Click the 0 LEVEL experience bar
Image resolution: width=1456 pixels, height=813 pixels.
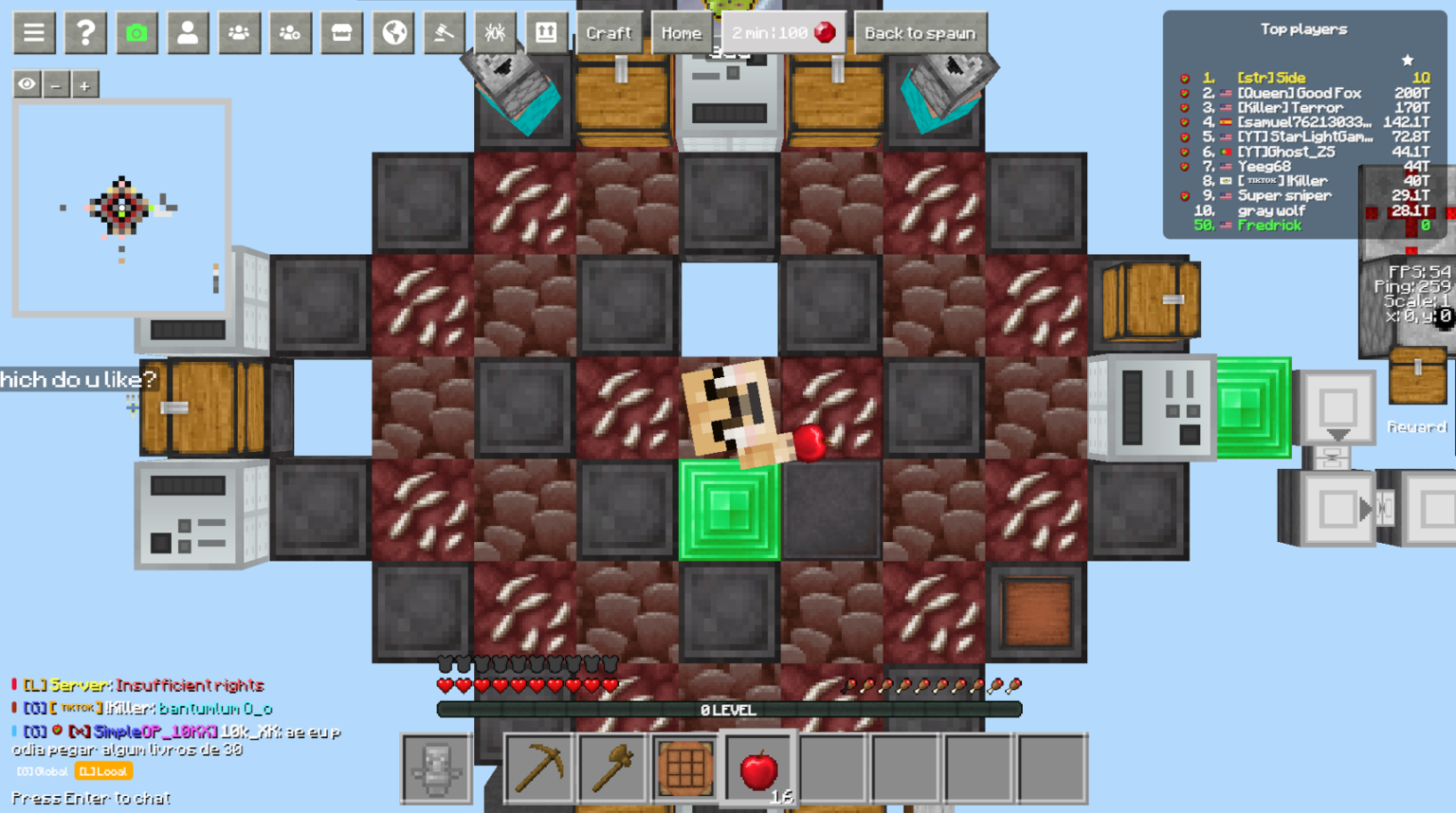(x=728, y=709)
